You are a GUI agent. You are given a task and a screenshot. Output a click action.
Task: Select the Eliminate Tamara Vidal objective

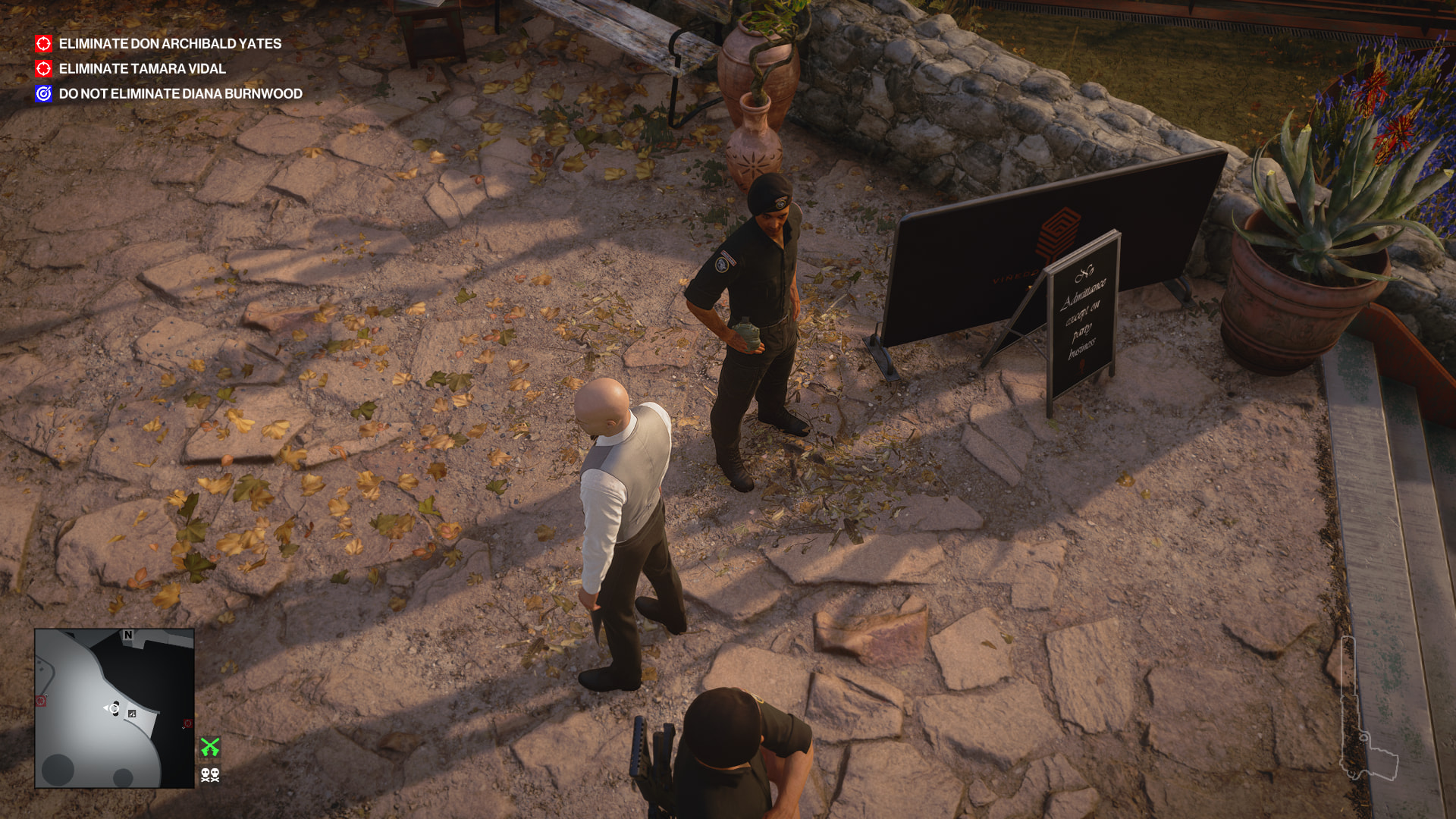point(142,69)
